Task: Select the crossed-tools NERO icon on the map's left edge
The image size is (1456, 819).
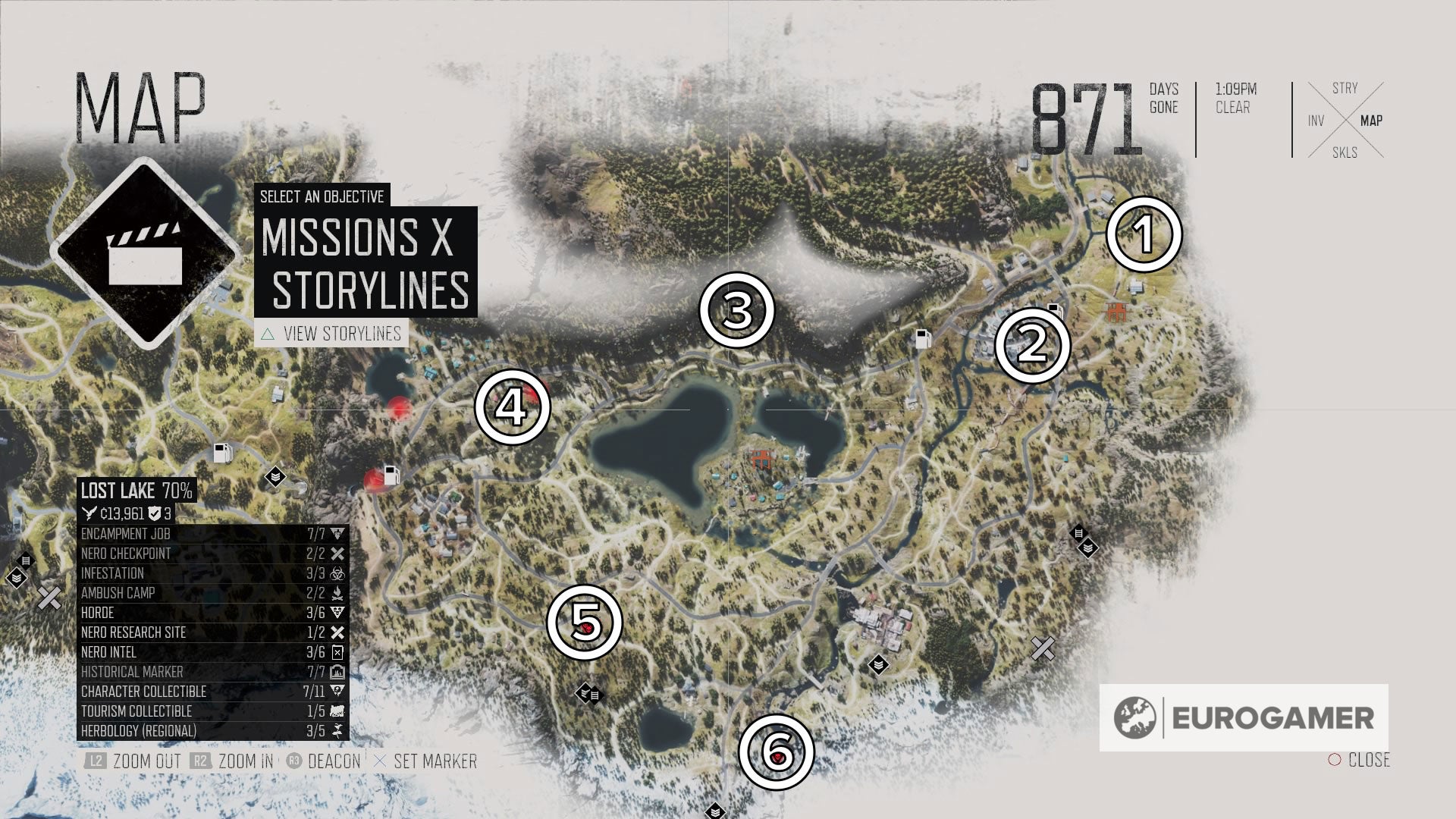Action: (49, 597)
